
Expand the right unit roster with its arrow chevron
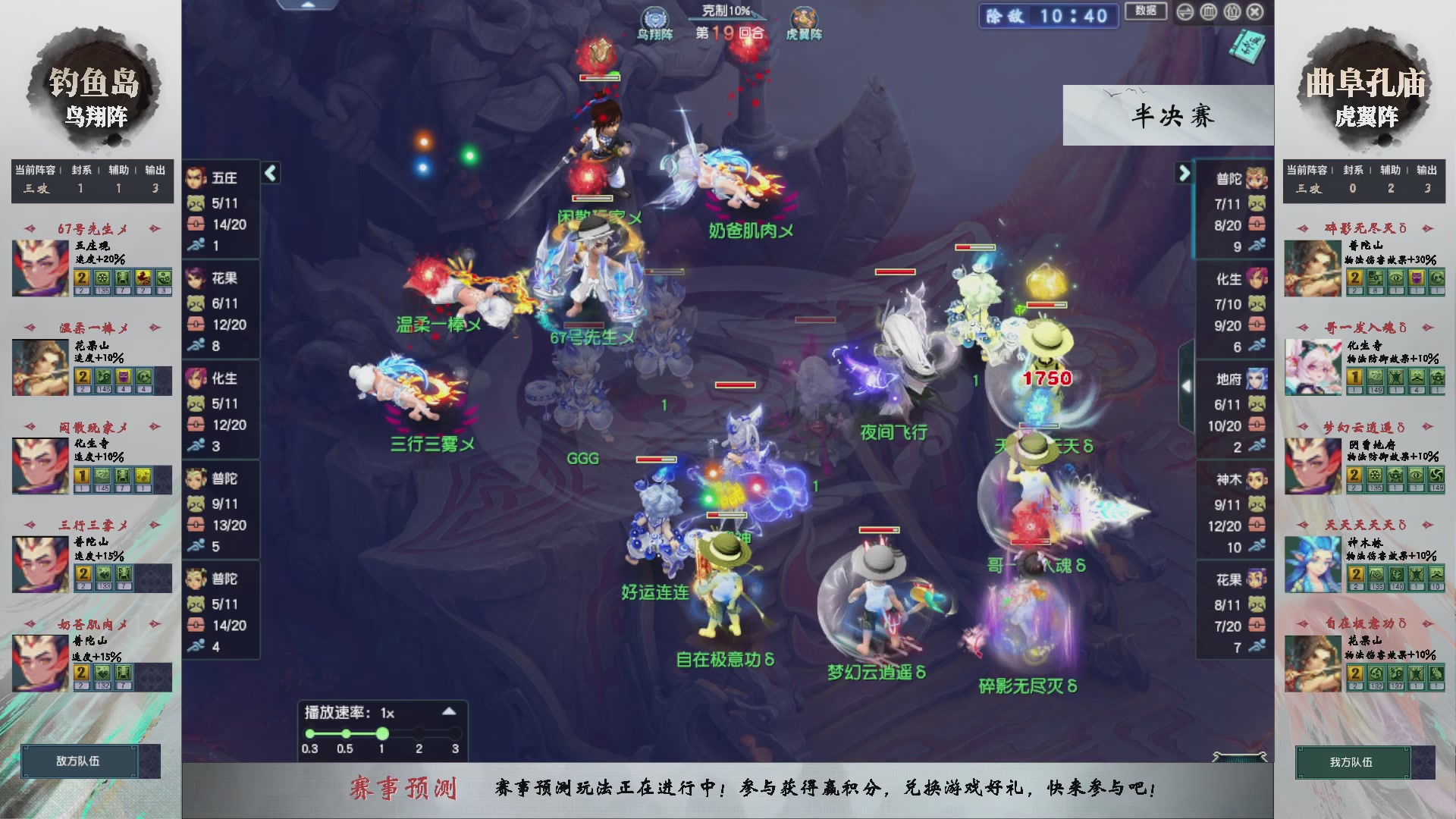click(1183, 173)
